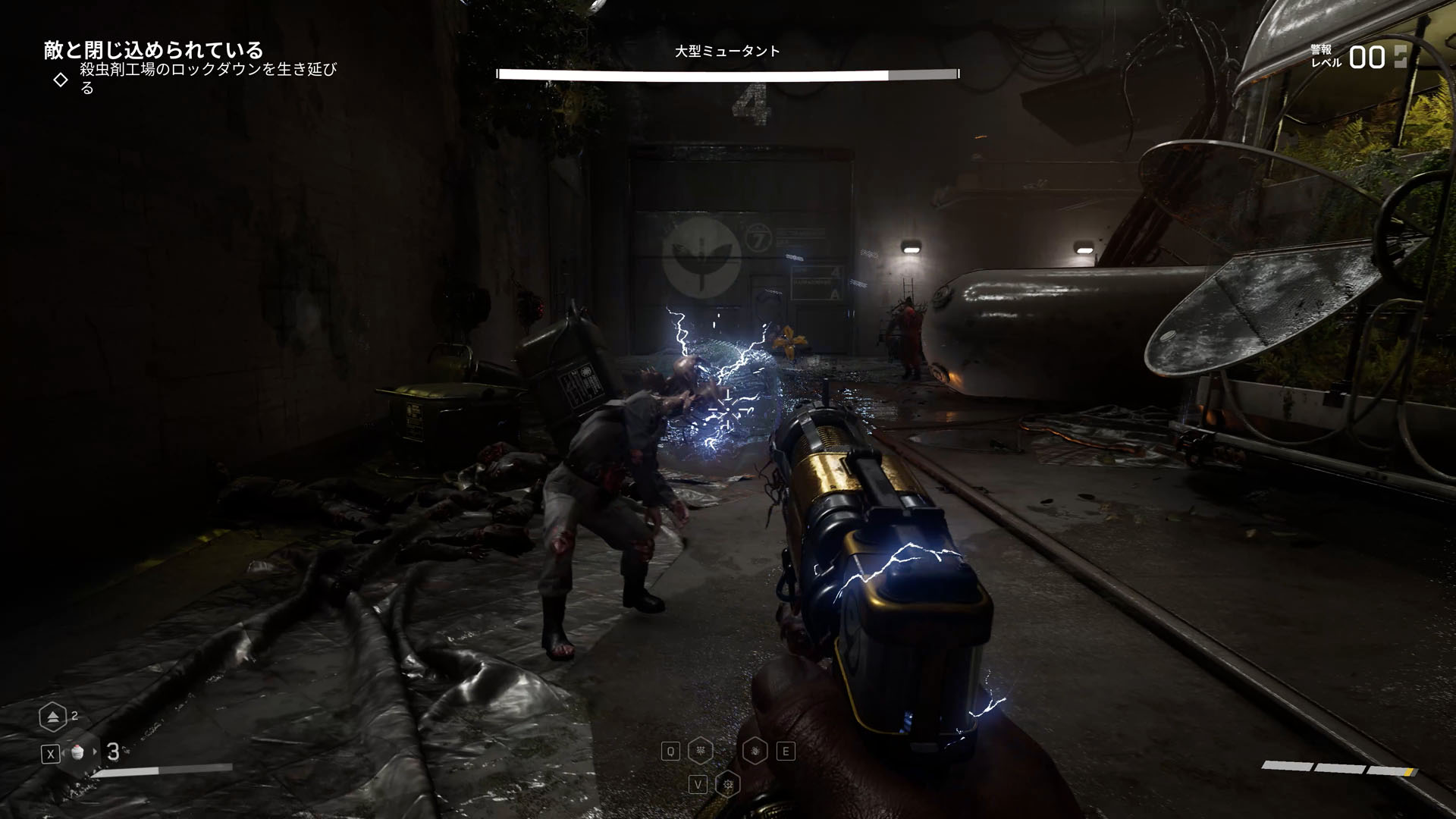Viewport: 1456px width, 819px height.
Task: Cycle consumable with the right arrow
Action: coord(95,752)
